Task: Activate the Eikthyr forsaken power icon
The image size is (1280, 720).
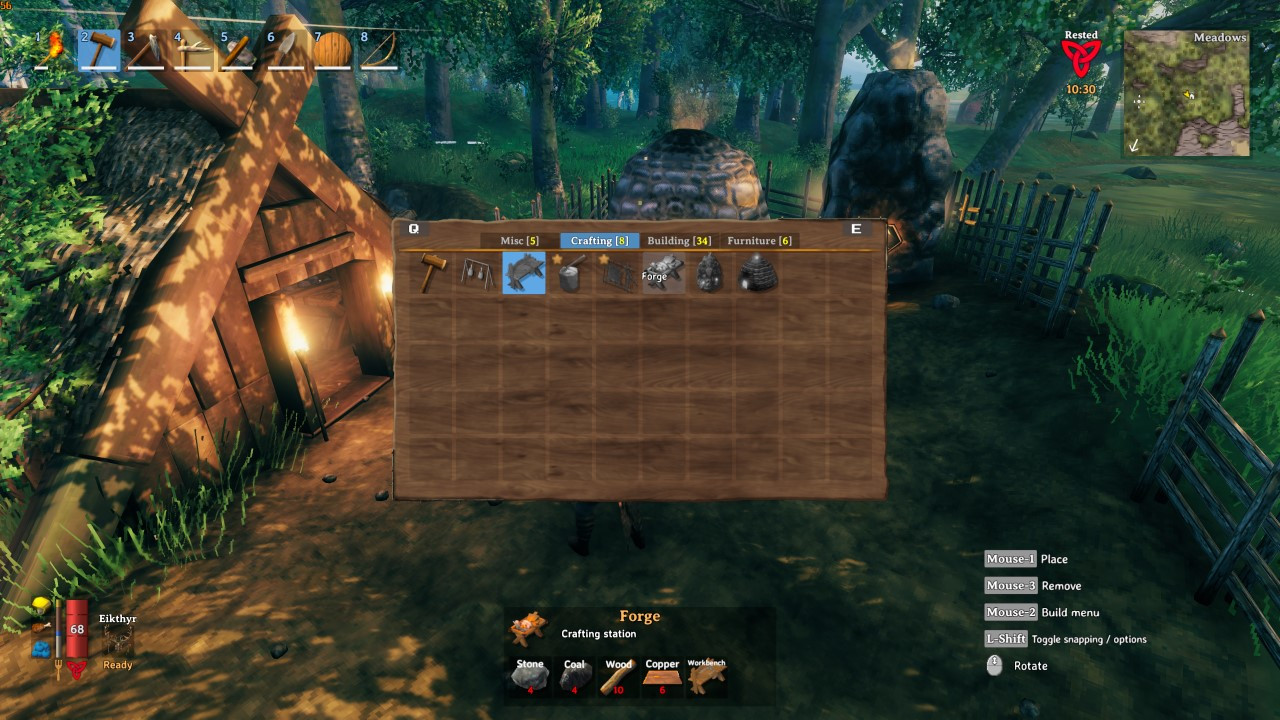Action: [117, 641]
